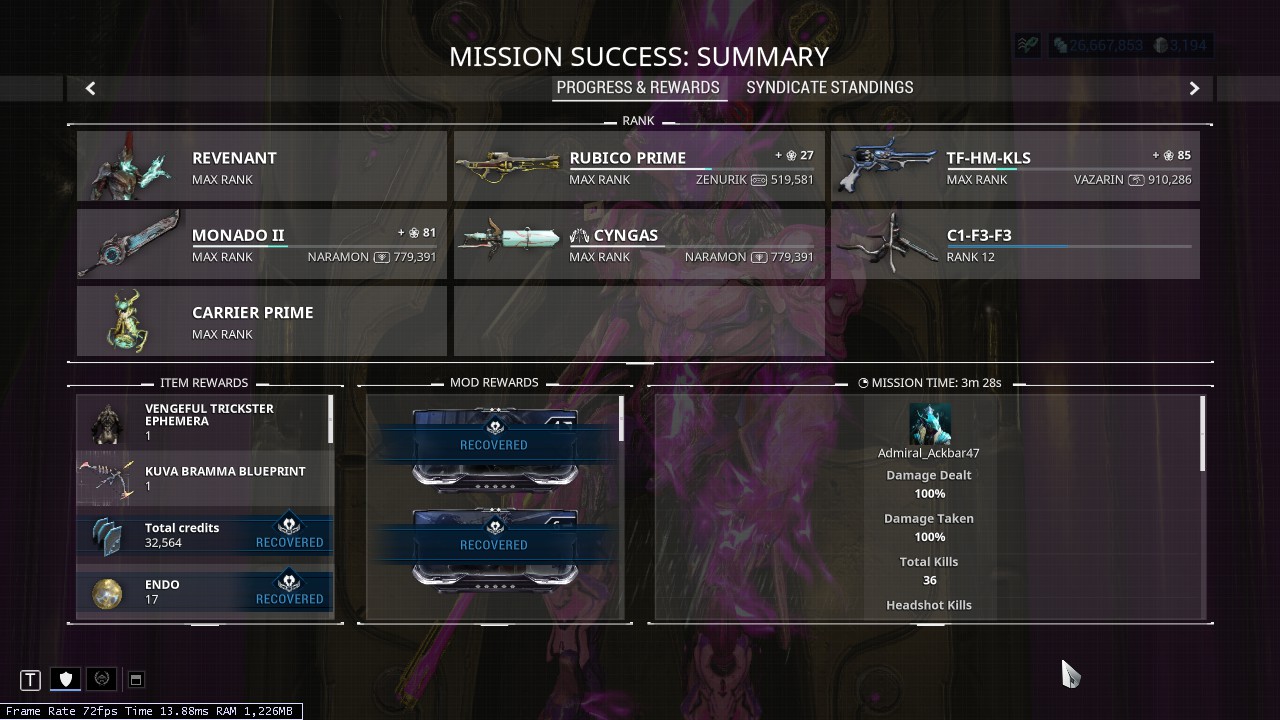Open the TF-HM-KLS kitgun icon

886,165
